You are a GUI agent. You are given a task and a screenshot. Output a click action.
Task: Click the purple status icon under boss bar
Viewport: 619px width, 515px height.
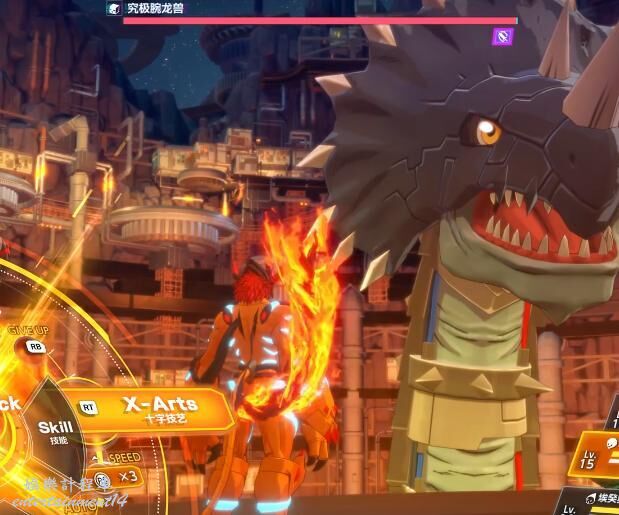[503, 37]
